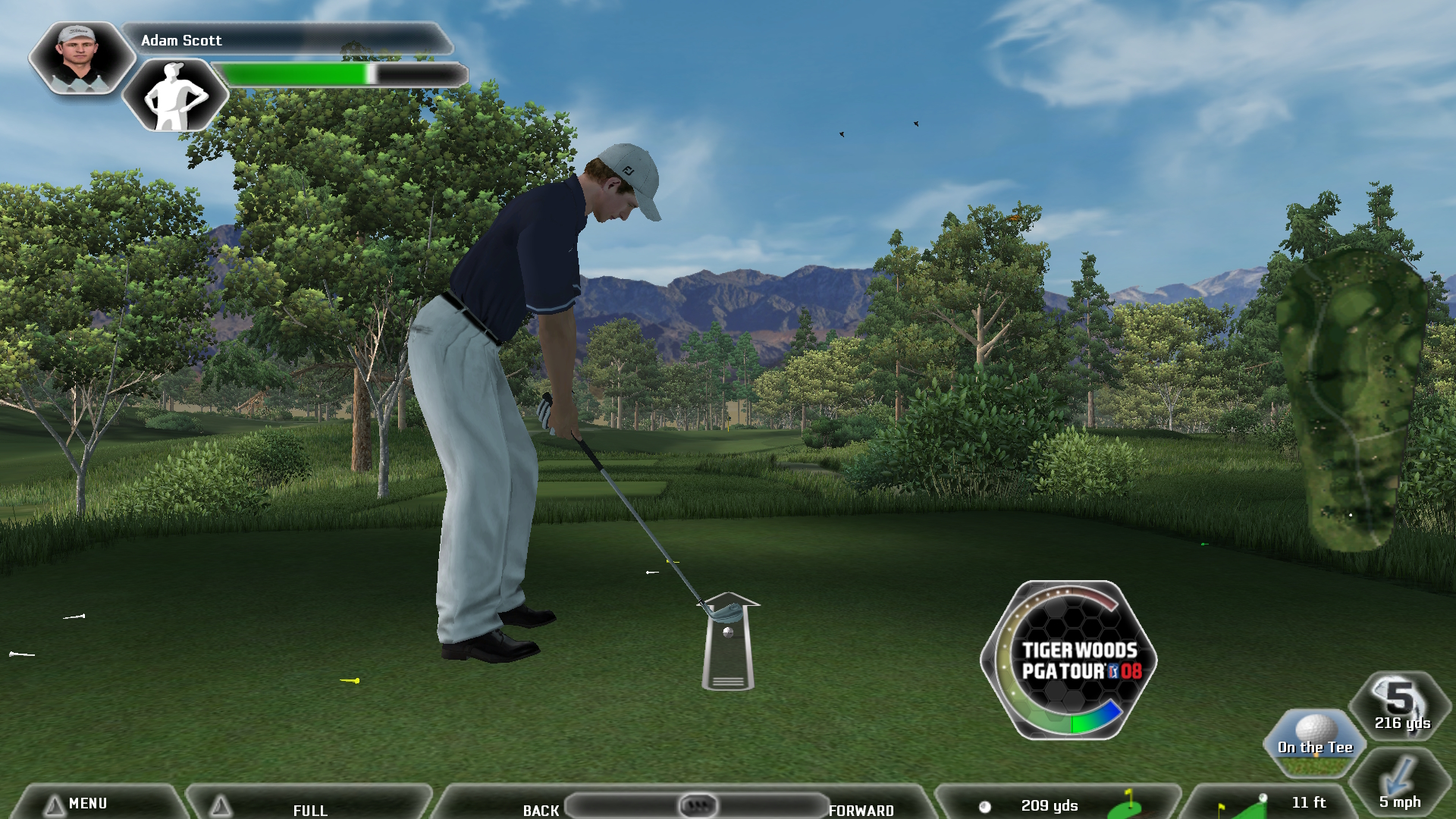Click the BACK/FORWARD ball position slider
Screen dimensions: 1456x819
coord(697,805)
